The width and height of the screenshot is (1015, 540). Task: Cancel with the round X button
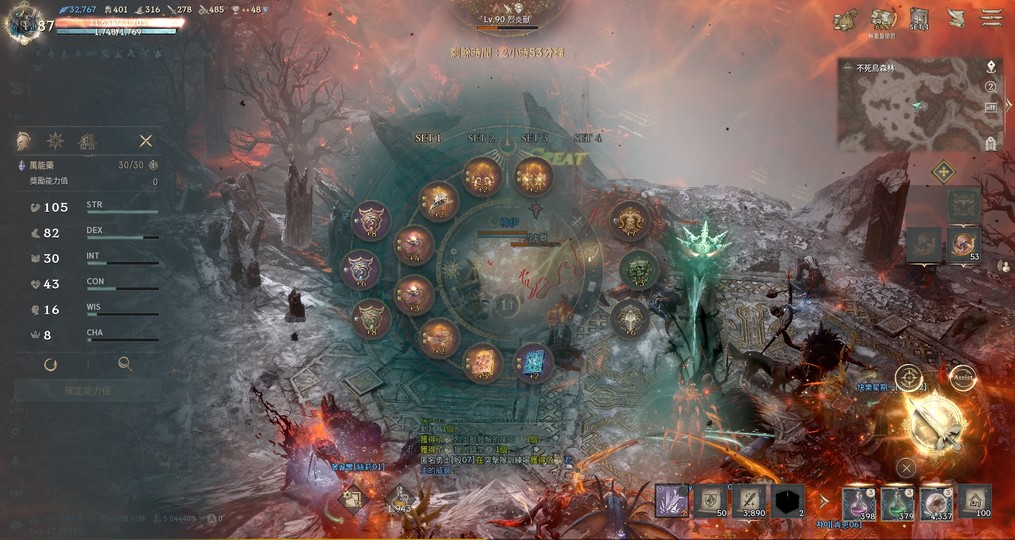(905, 466)
